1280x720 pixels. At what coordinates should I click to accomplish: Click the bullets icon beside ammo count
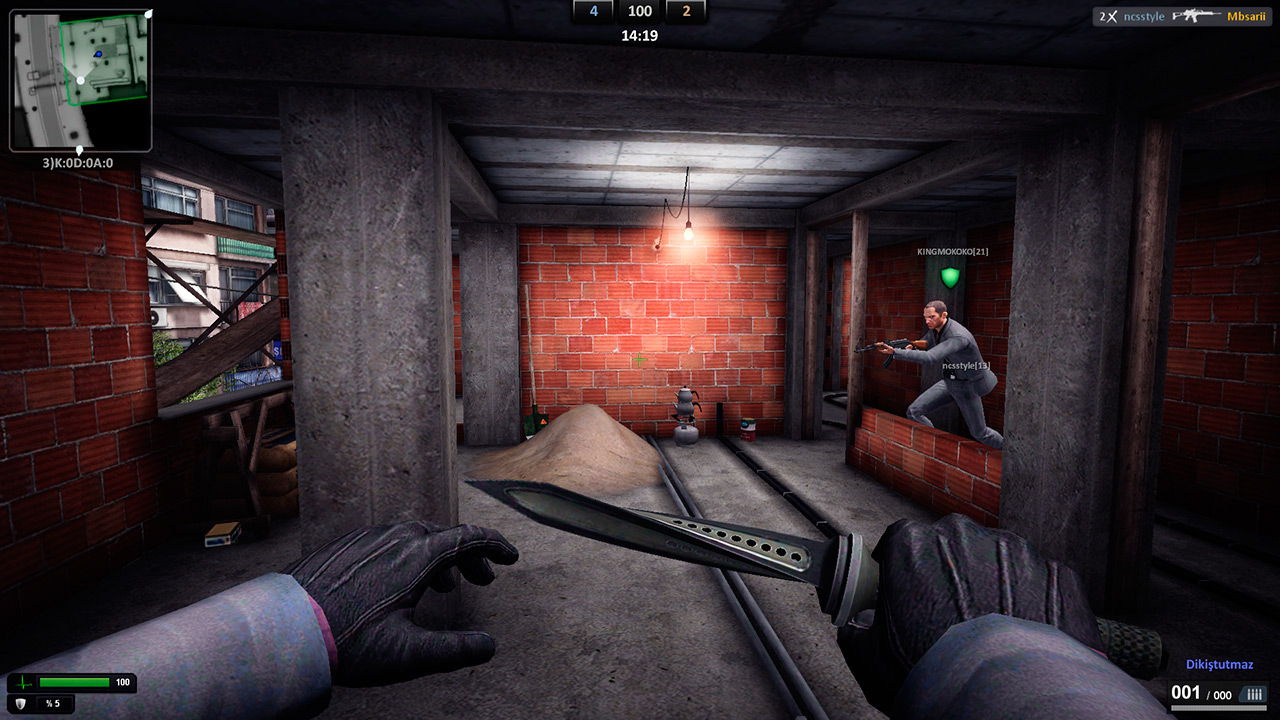click(x=1255, y=694)
